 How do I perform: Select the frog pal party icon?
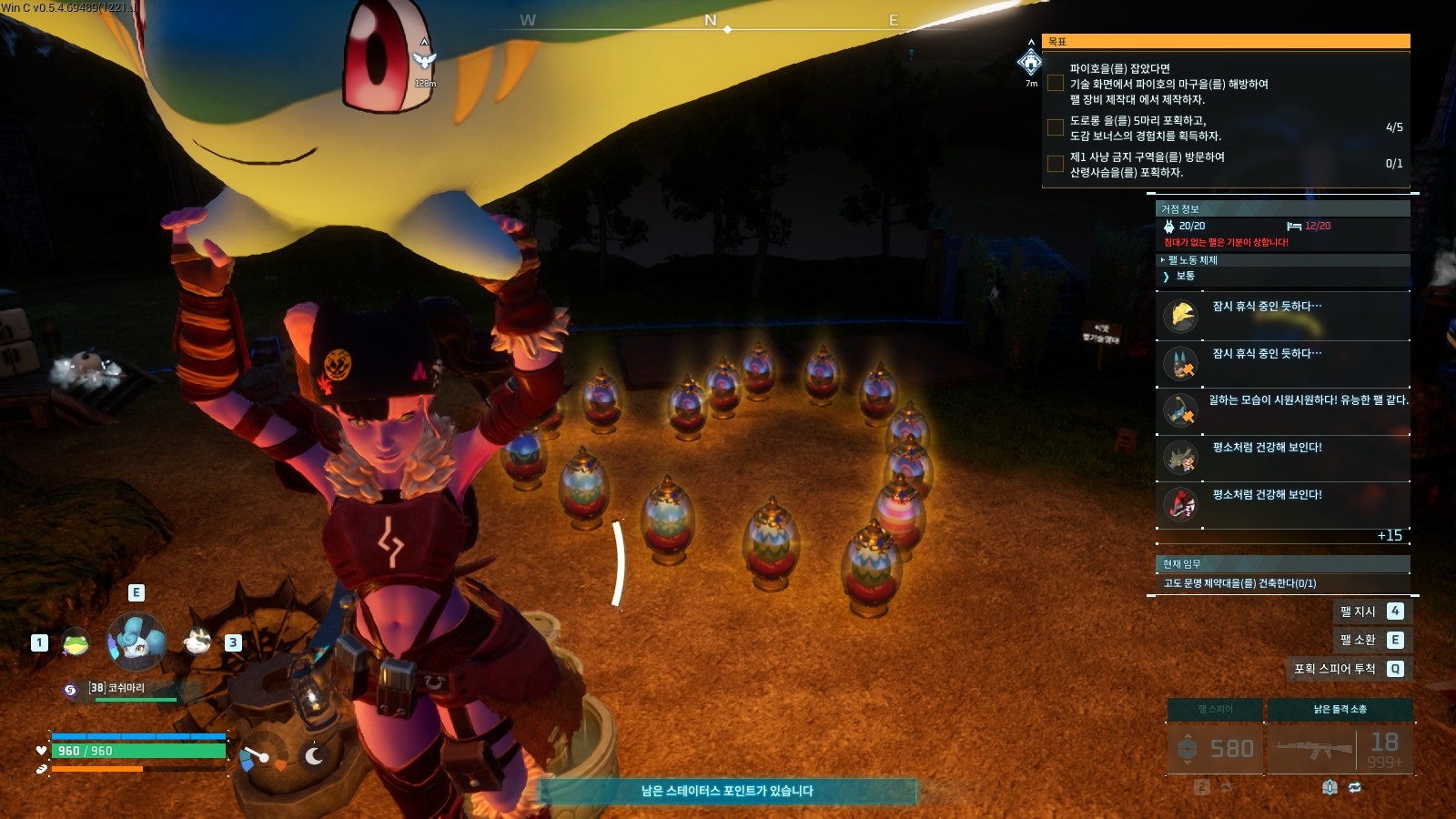76,643
